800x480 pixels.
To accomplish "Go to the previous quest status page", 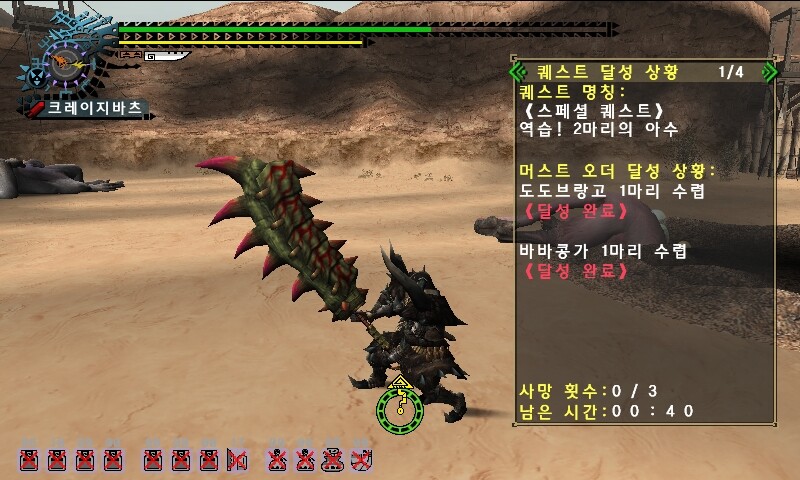I will click(517, 72).
